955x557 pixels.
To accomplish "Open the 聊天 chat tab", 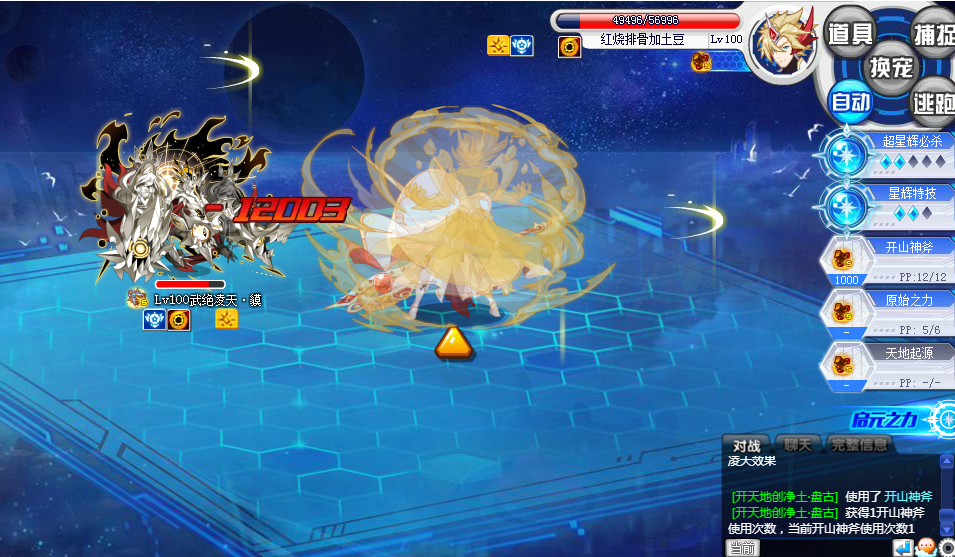I will (797, 445).
